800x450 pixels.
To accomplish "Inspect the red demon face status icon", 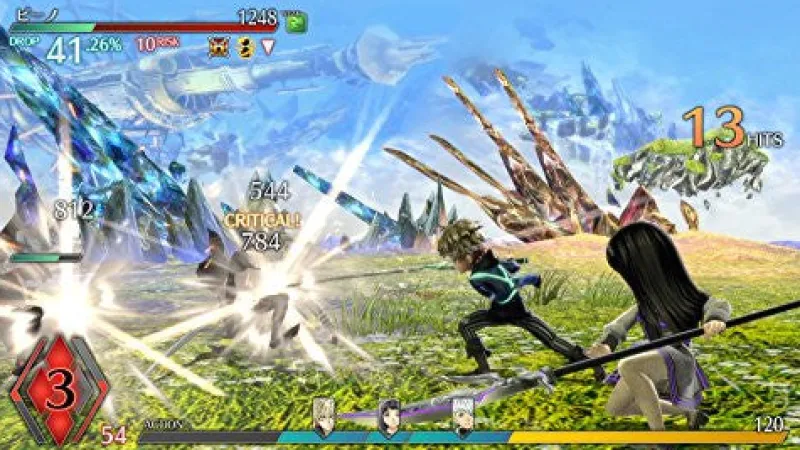I will pos(217,46).
